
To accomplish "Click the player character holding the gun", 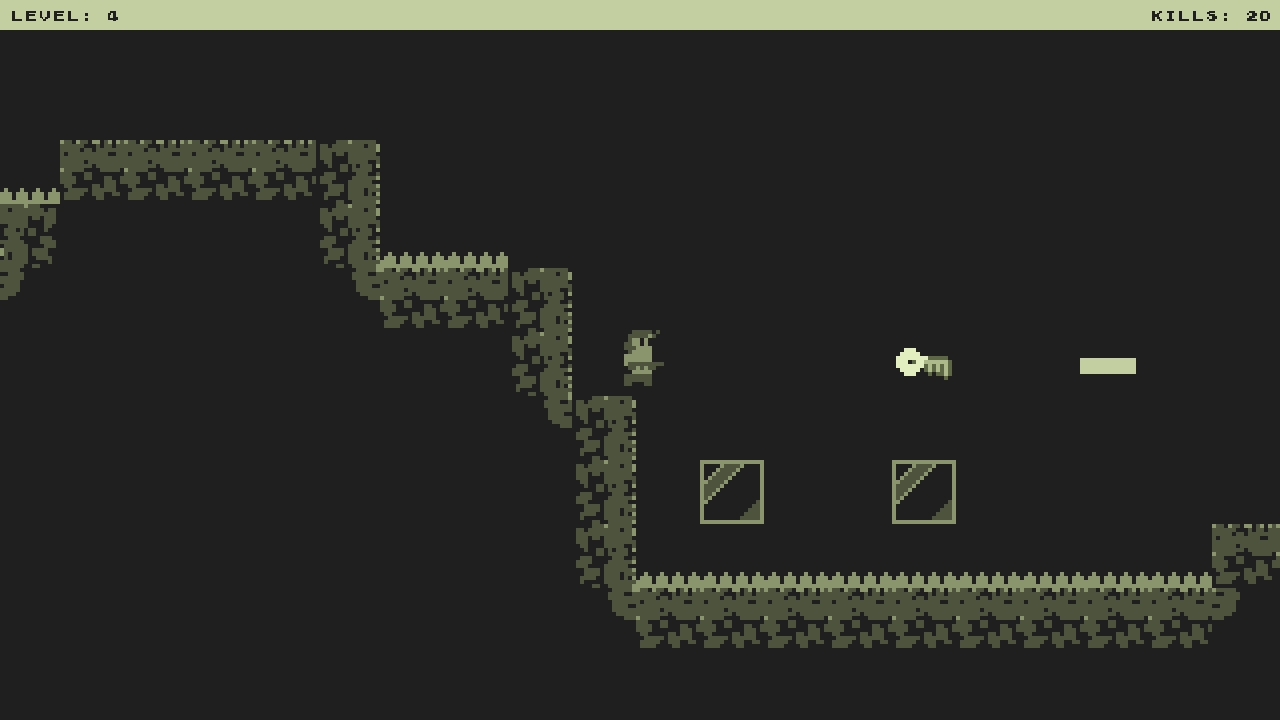I will click(x=640, y=355).
